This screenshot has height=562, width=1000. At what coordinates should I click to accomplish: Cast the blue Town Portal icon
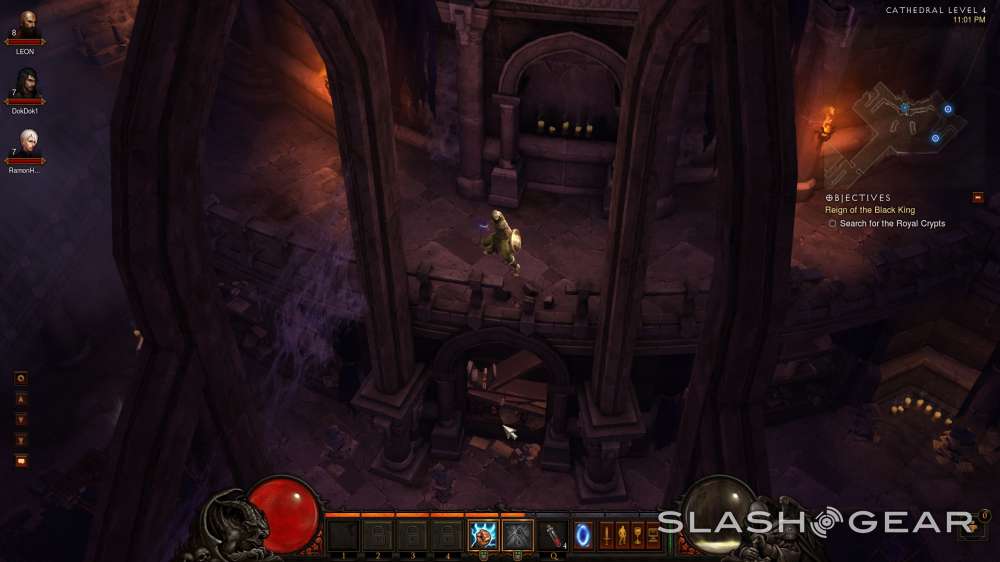583,535
